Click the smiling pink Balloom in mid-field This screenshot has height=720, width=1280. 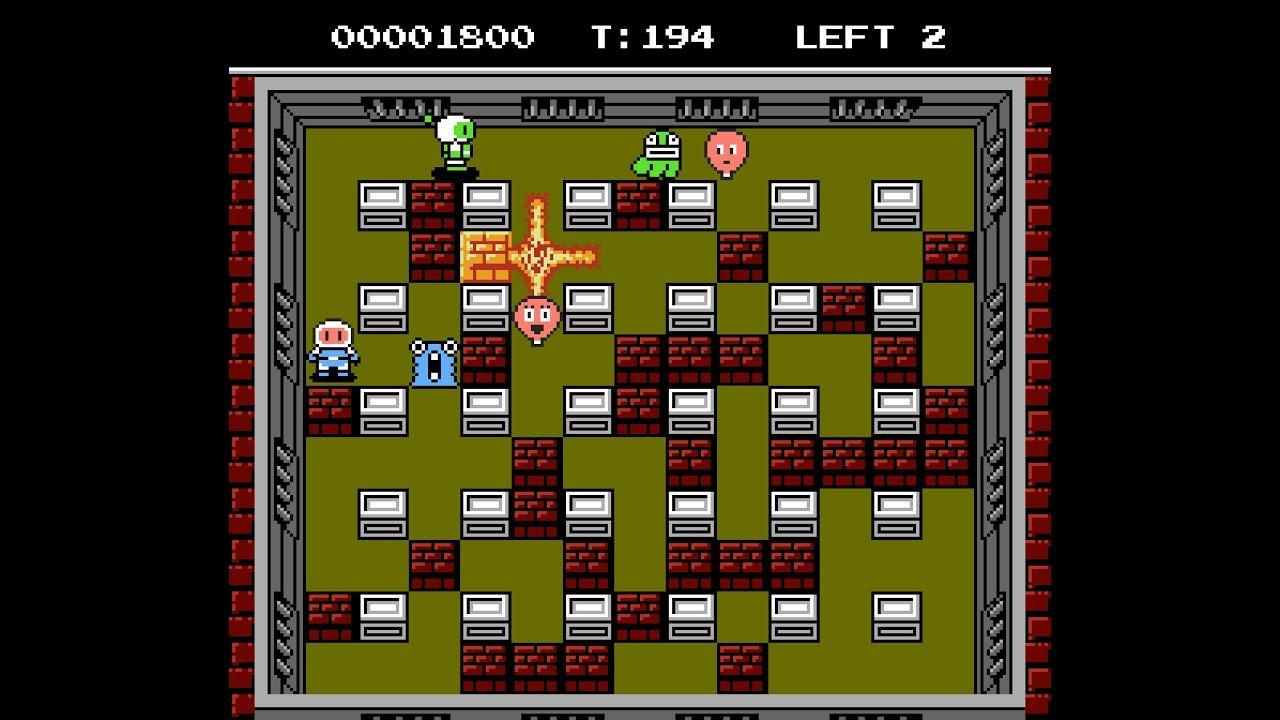(x=535, y=318)
